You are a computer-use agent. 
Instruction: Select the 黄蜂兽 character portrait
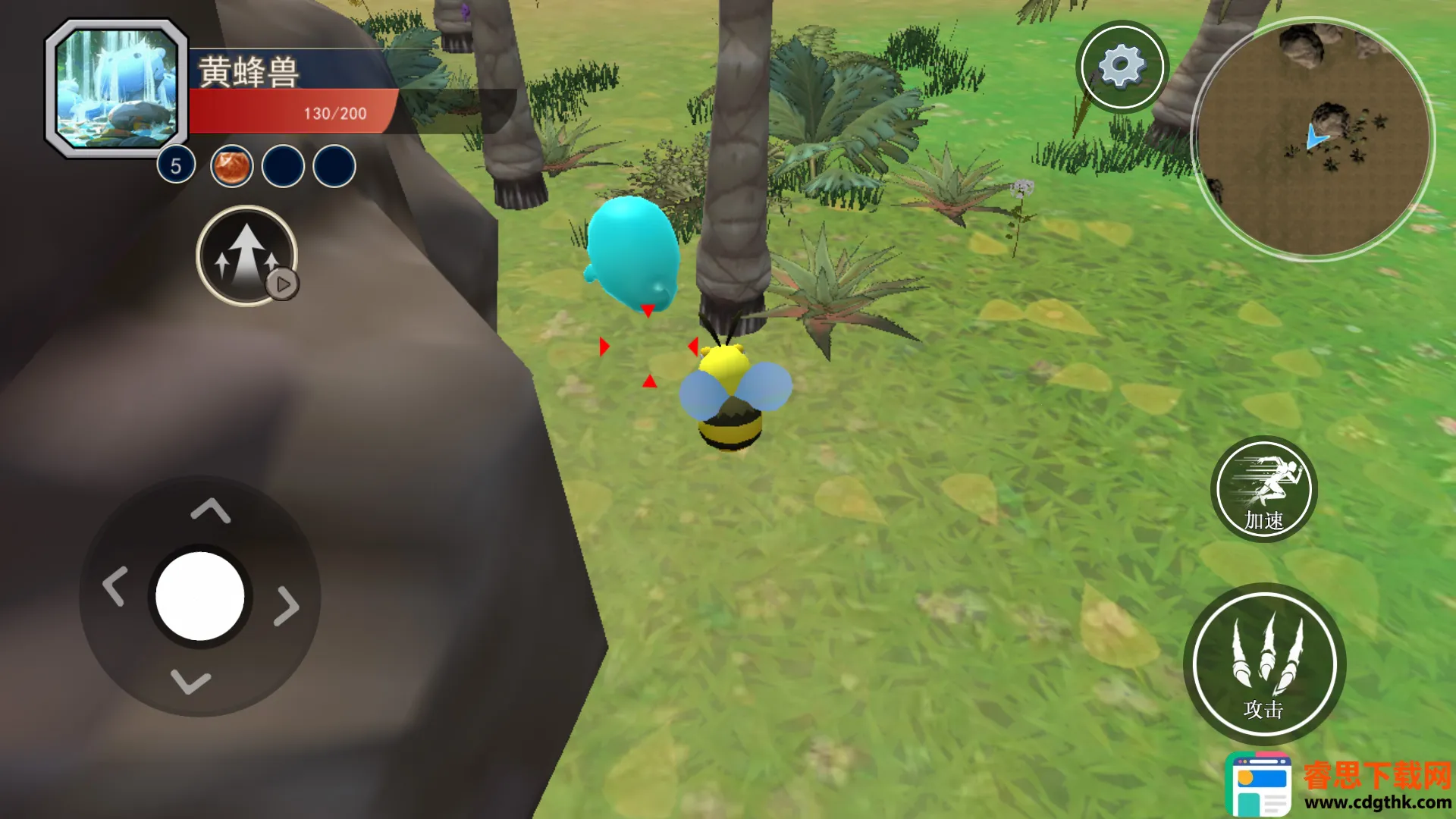pyautogui.click(x=117, y=88)
